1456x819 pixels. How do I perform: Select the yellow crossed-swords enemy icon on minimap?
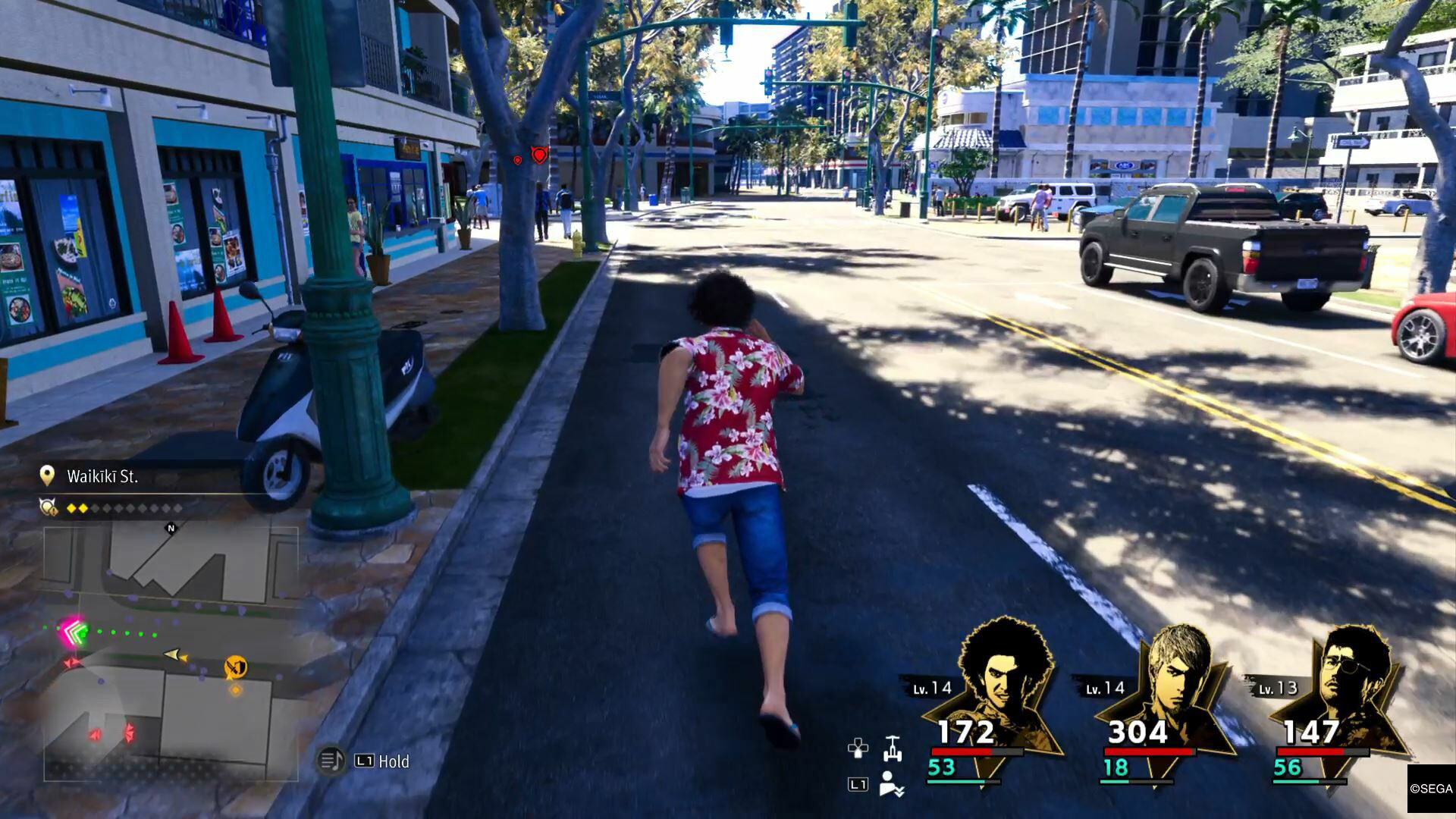coord(235,668)
